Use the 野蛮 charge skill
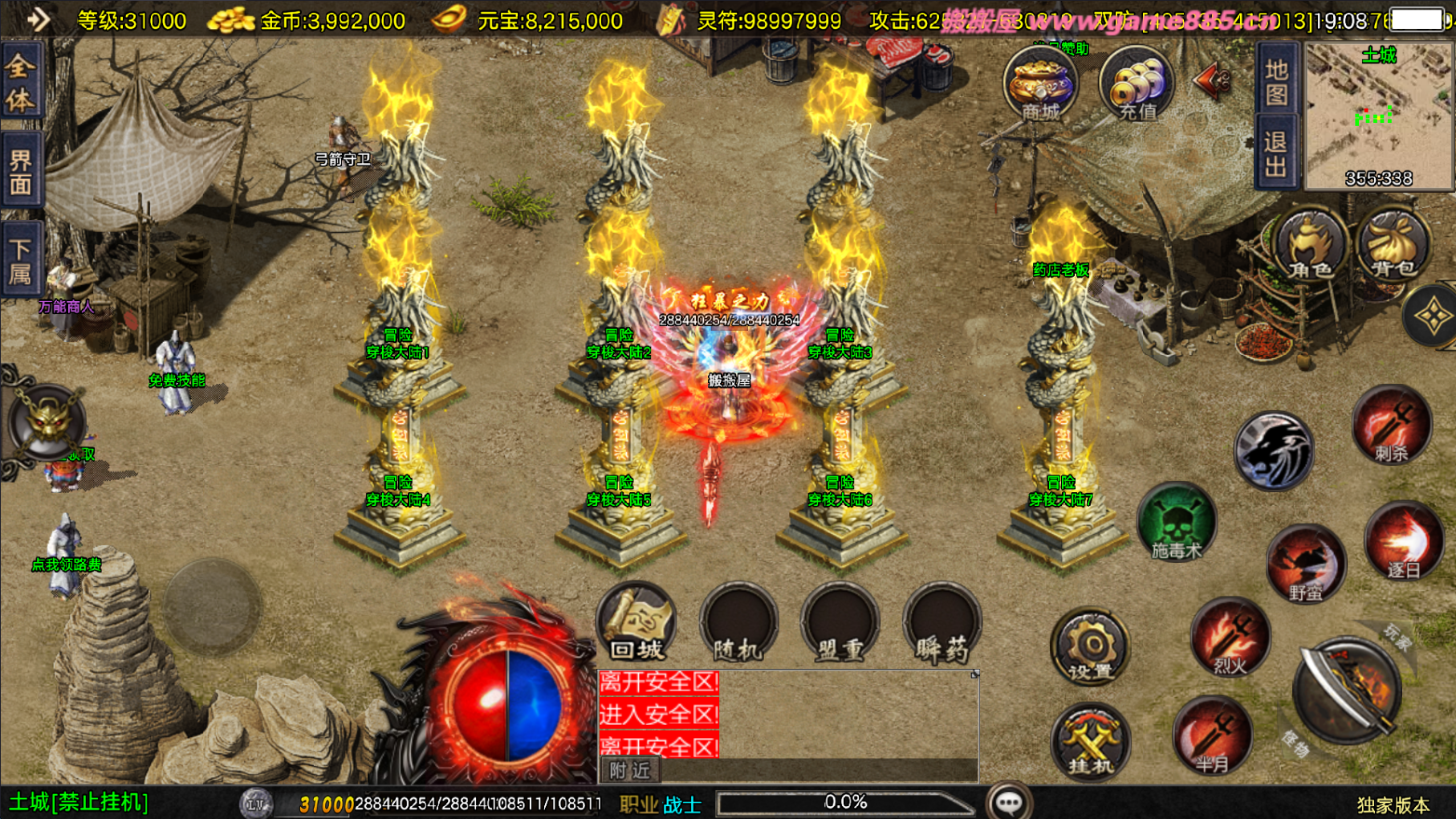Viewport: 1456px width, 819px height. 1306,564
